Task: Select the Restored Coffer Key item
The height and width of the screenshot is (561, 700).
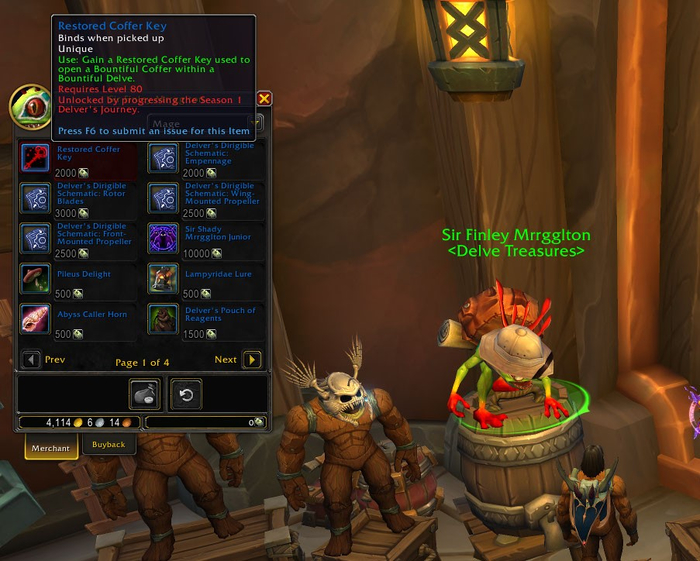Action: click(x=37, y=157)
